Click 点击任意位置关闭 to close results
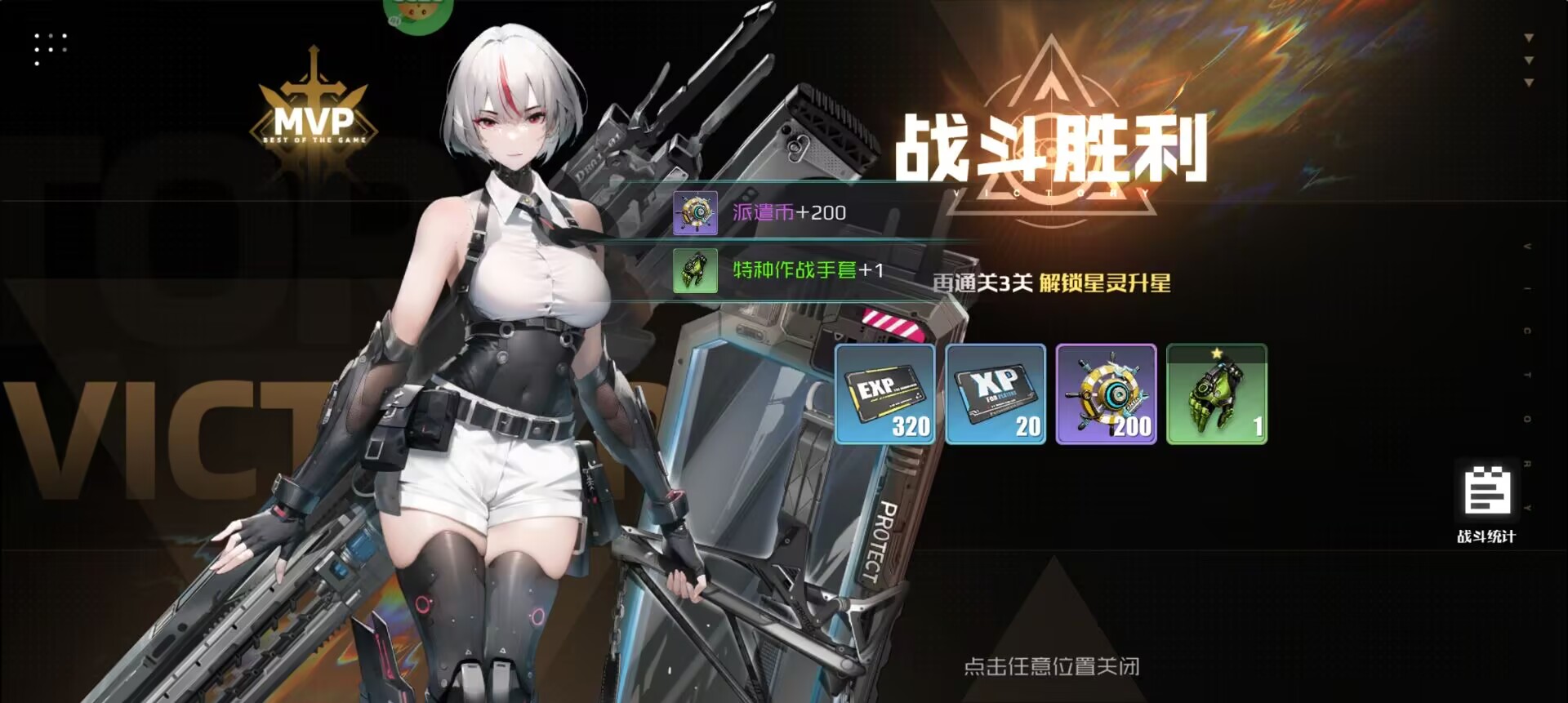The height and width of the screenshot is (703, 1568). pyautogui.click(x=1051, y=666)
